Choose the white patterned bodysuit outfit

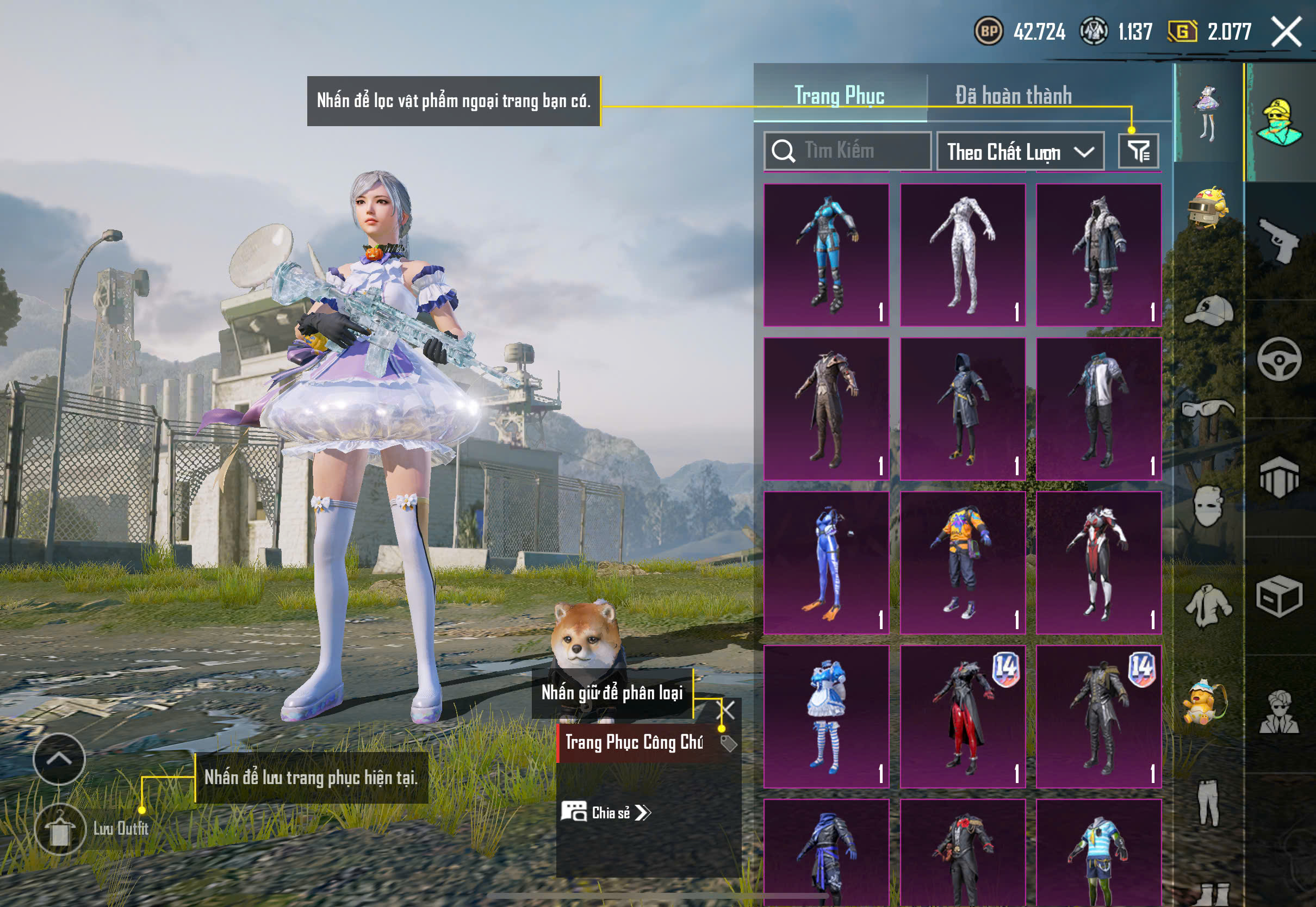pos(963,254)
